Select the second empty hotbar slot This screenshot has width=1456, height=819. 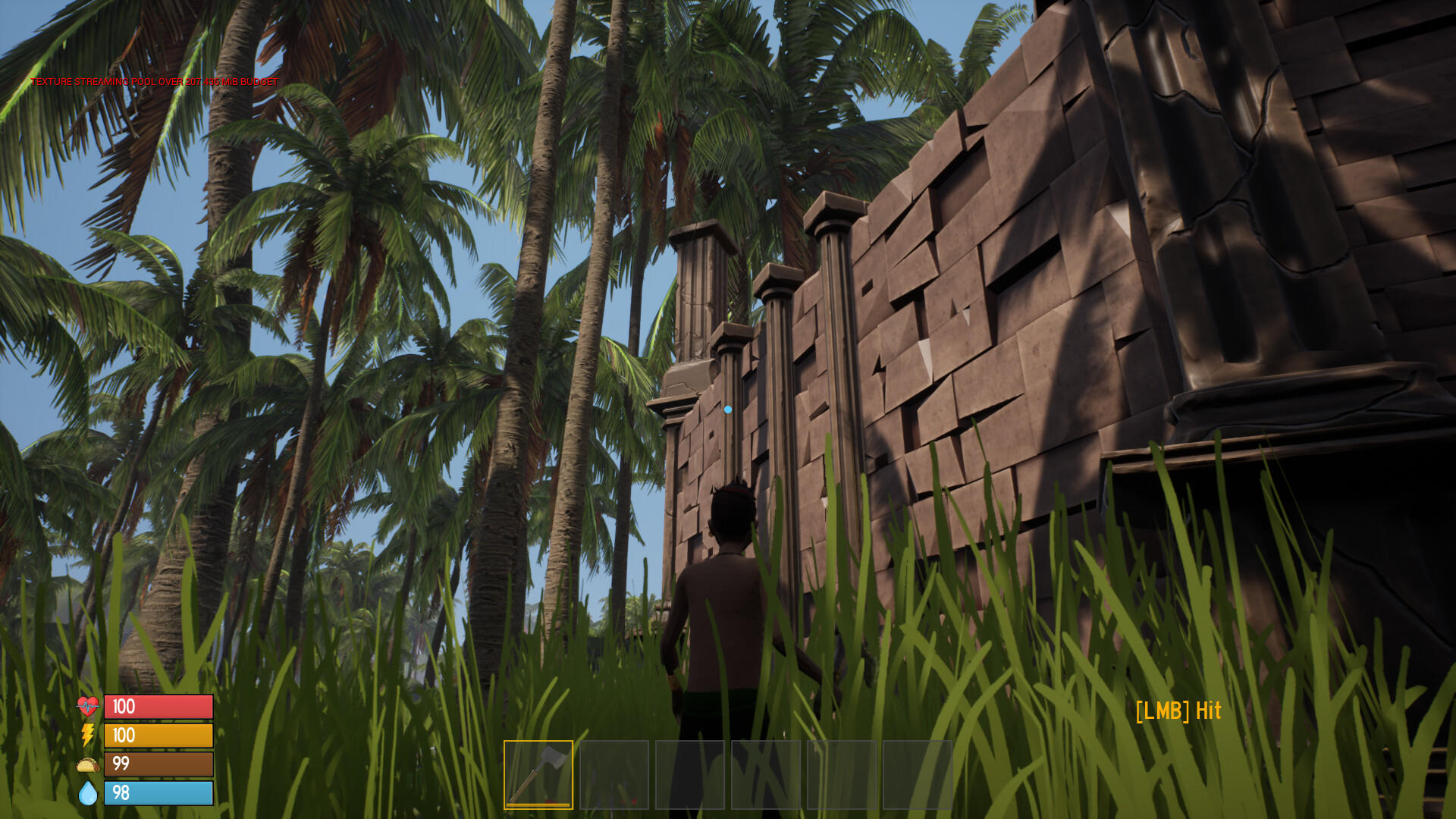coord(616,773)
